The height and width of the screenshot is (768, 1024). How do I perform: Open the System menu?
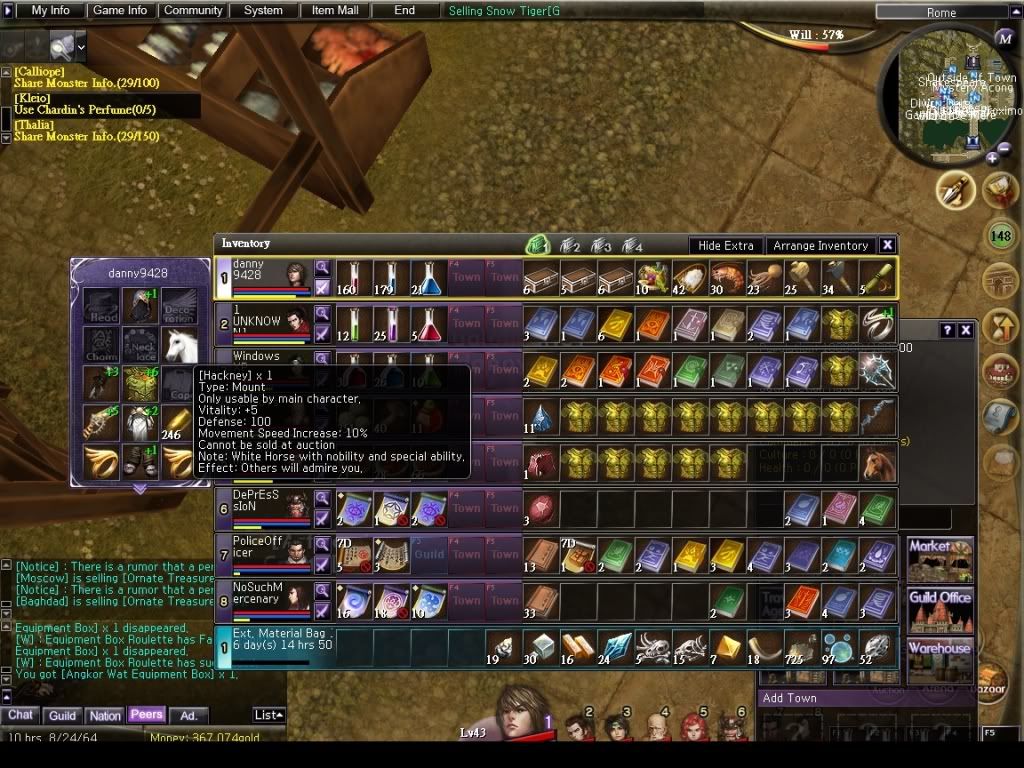click(x=263, y=11)
